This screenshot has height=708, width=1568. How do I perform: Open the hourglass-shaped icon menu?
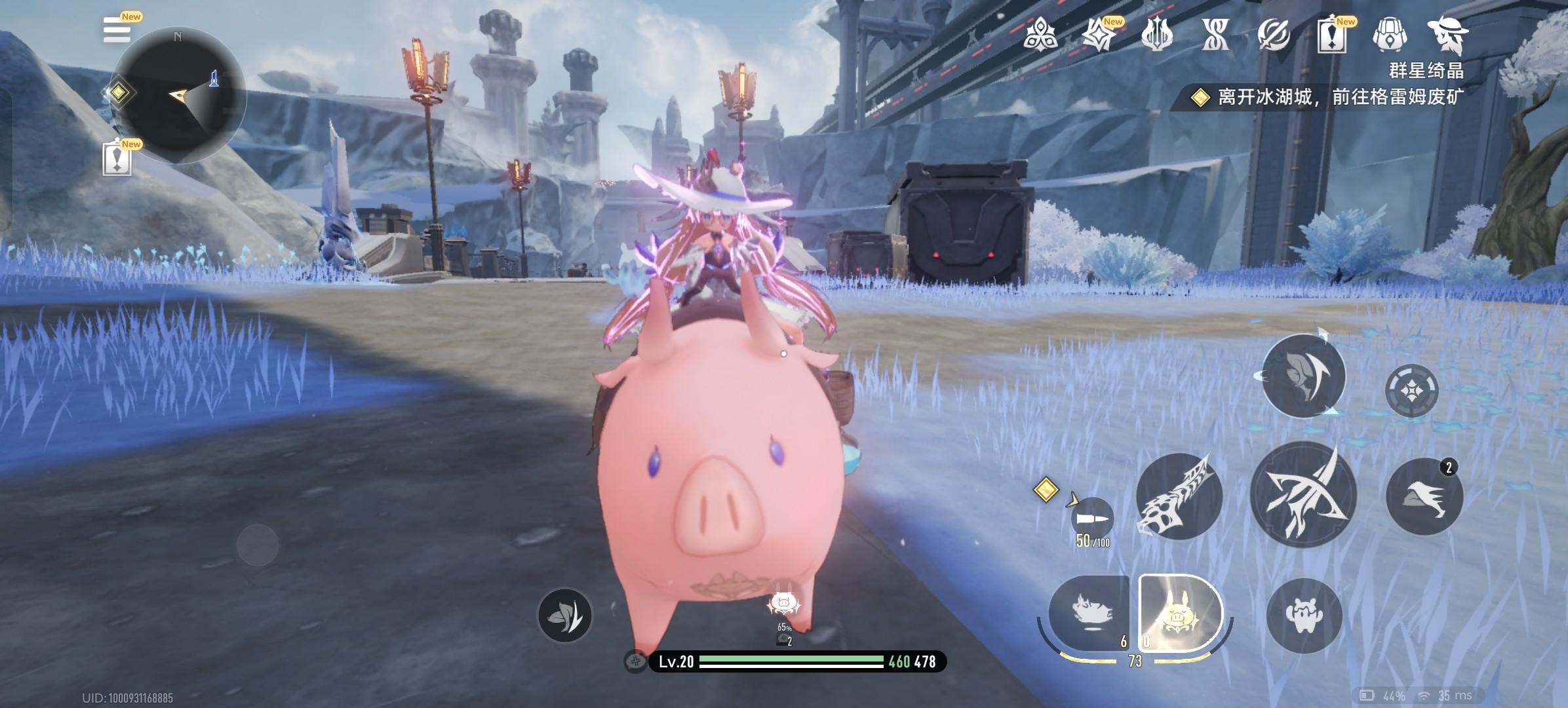pyautogui.click(x=1215, y=34)
